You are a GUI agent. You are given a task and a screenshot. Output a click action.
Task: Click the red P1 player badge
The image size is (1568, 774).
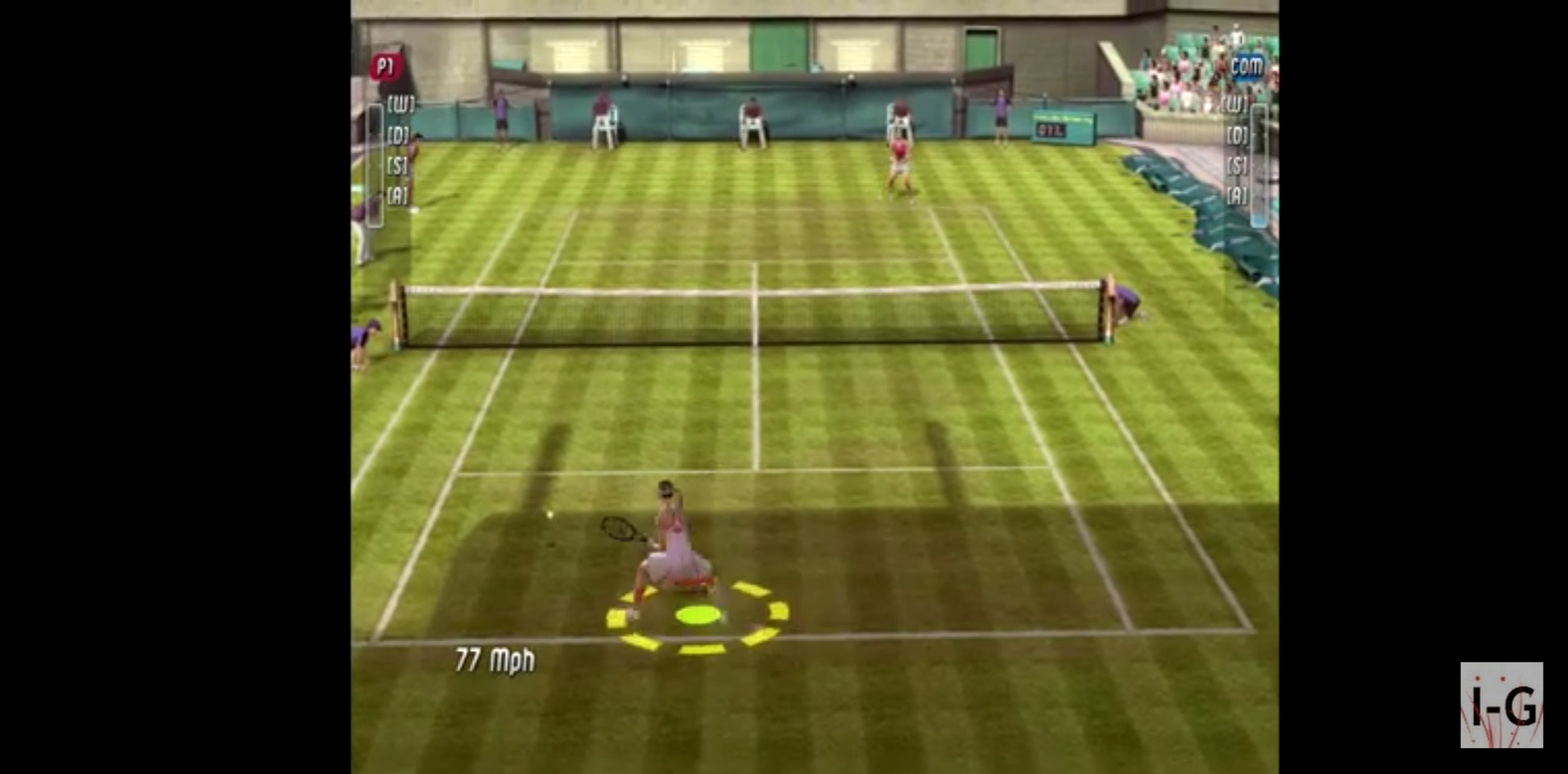tap(386, 67)
